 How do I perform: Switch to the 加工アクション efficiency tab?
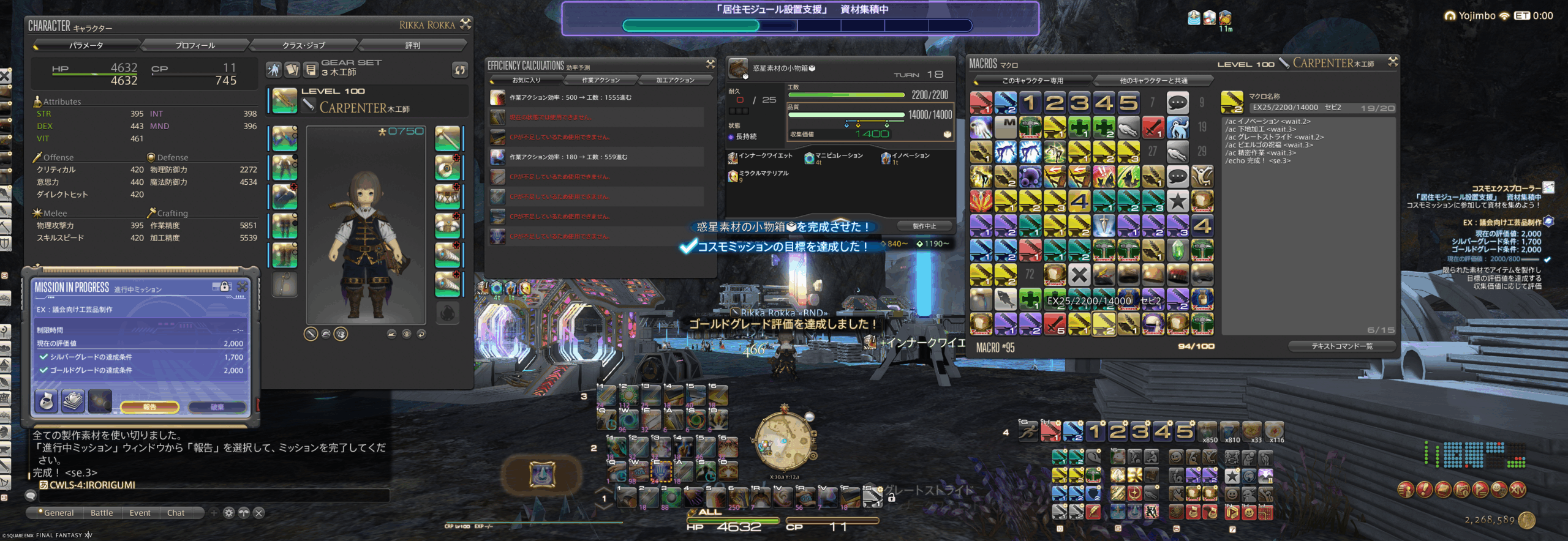coord(675,80)
